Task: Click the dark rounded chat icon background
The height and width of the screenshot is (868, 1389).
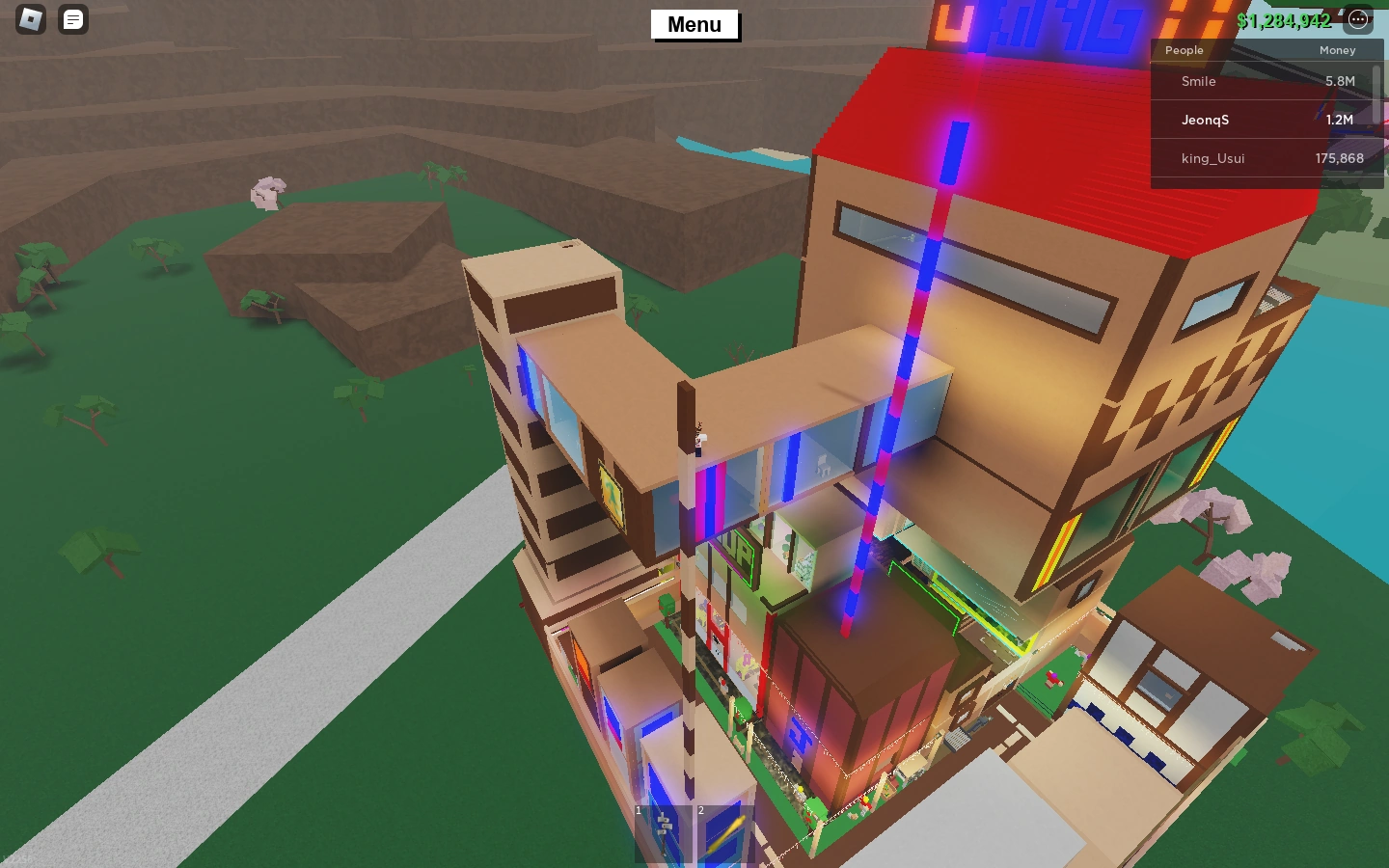Action: 72,19
